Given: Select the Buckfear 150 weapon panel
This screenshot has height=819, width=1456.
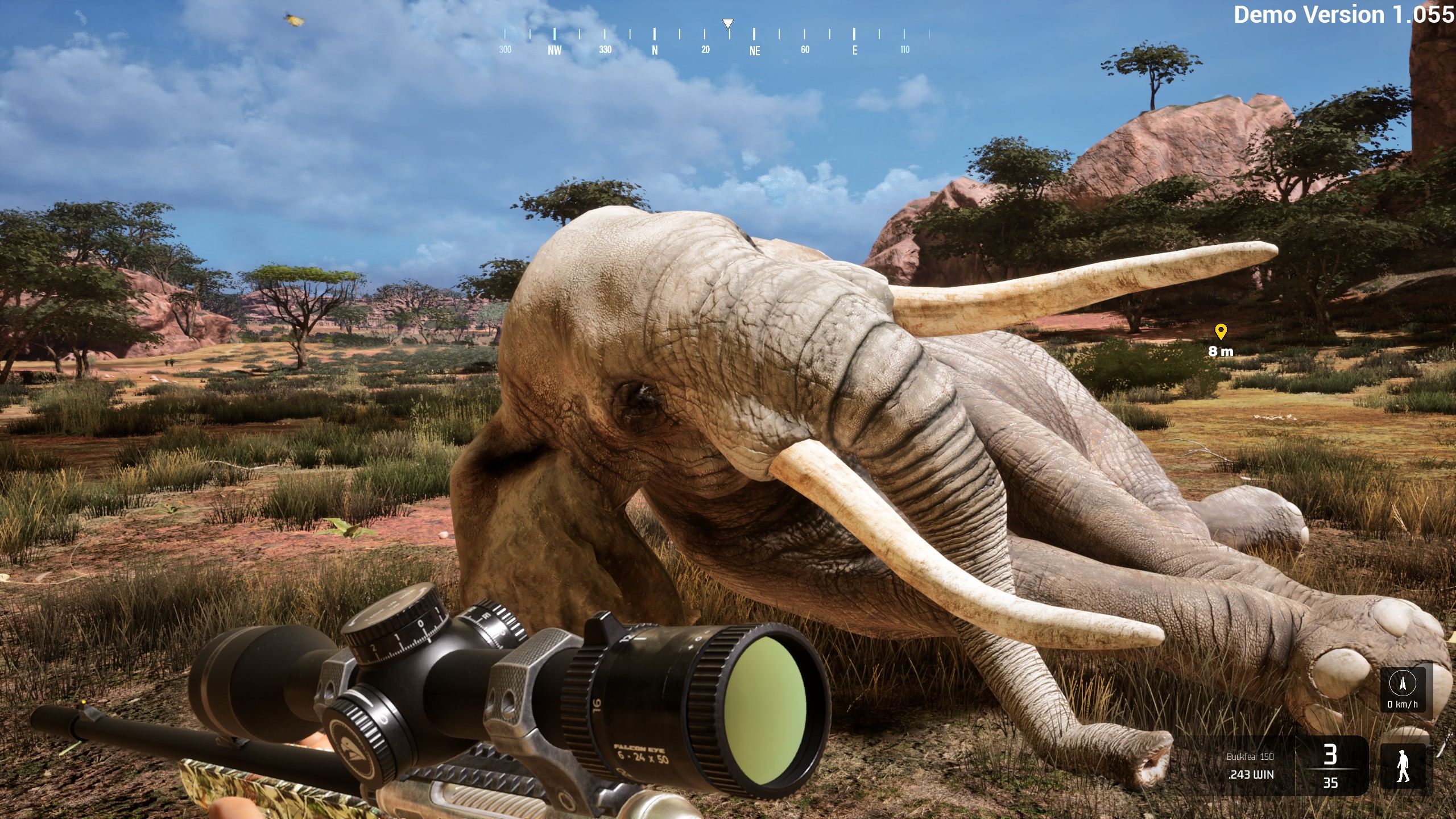Looking at the screenshot, I should pyautogui.click(x=1250, y=766).
